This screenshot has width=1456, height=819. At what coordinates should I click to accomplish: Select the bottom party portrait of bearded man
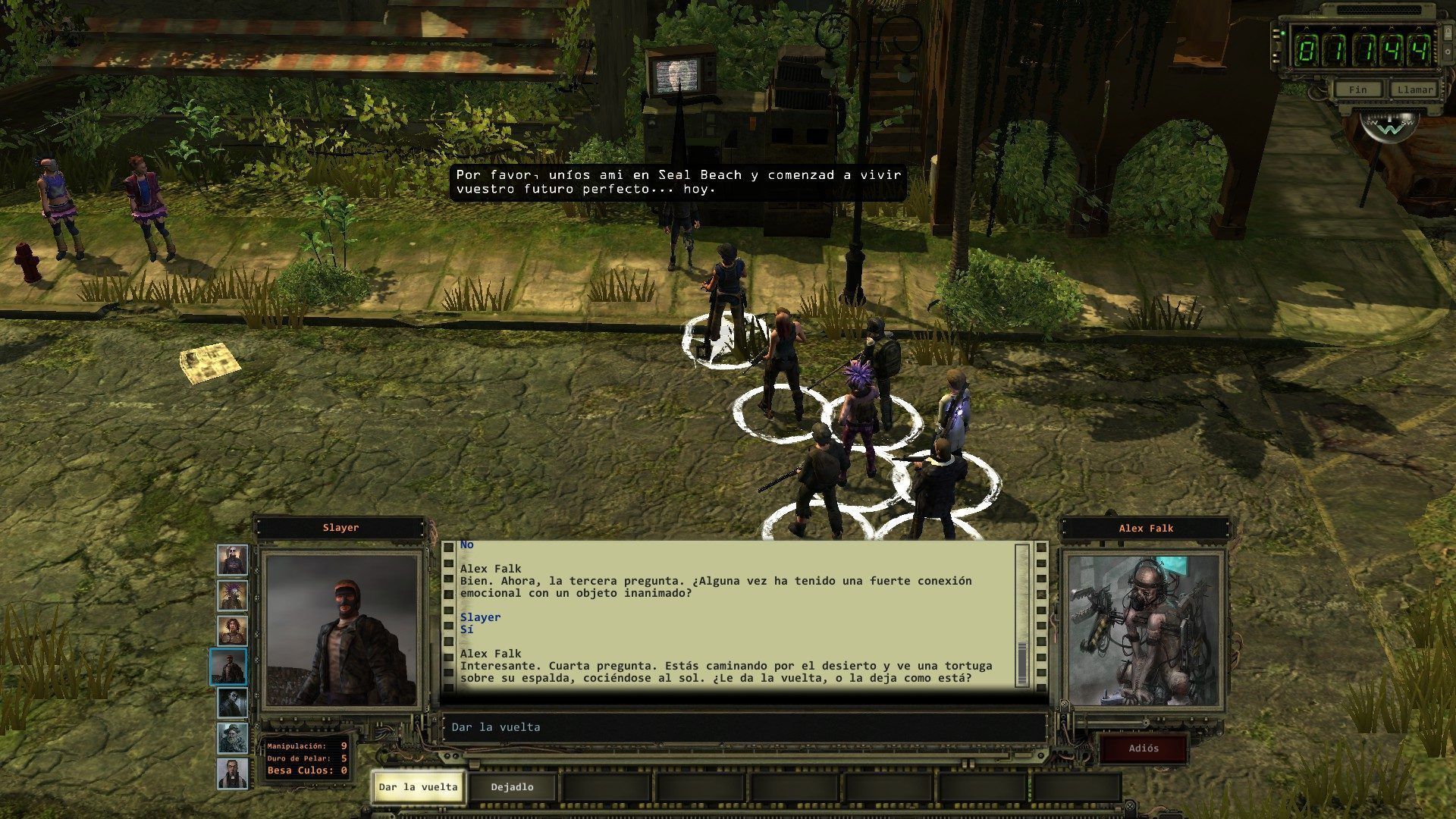232,773
